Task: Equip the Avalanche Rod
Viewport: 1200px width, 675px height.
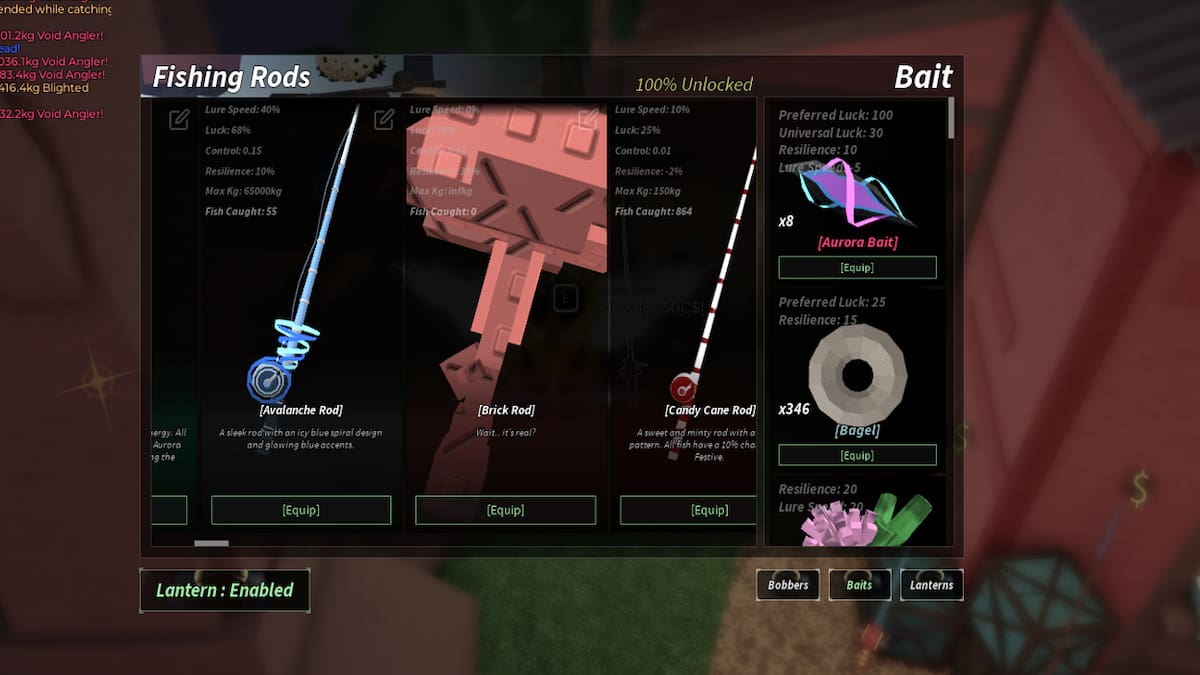Action: (x=301, y=510)
